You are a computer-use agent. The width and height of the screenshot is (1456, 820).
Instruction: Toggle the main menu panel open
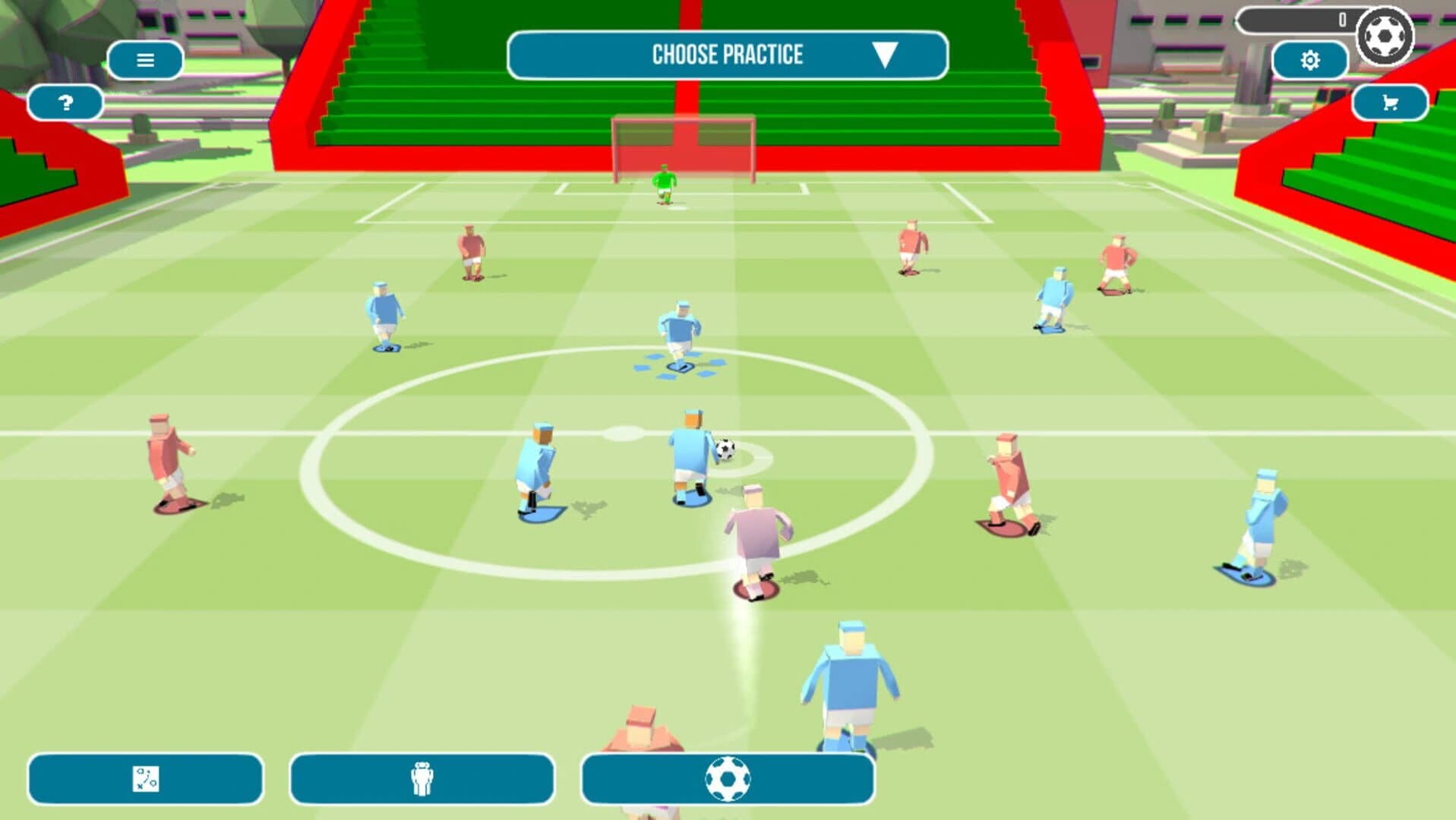[144, 59]
